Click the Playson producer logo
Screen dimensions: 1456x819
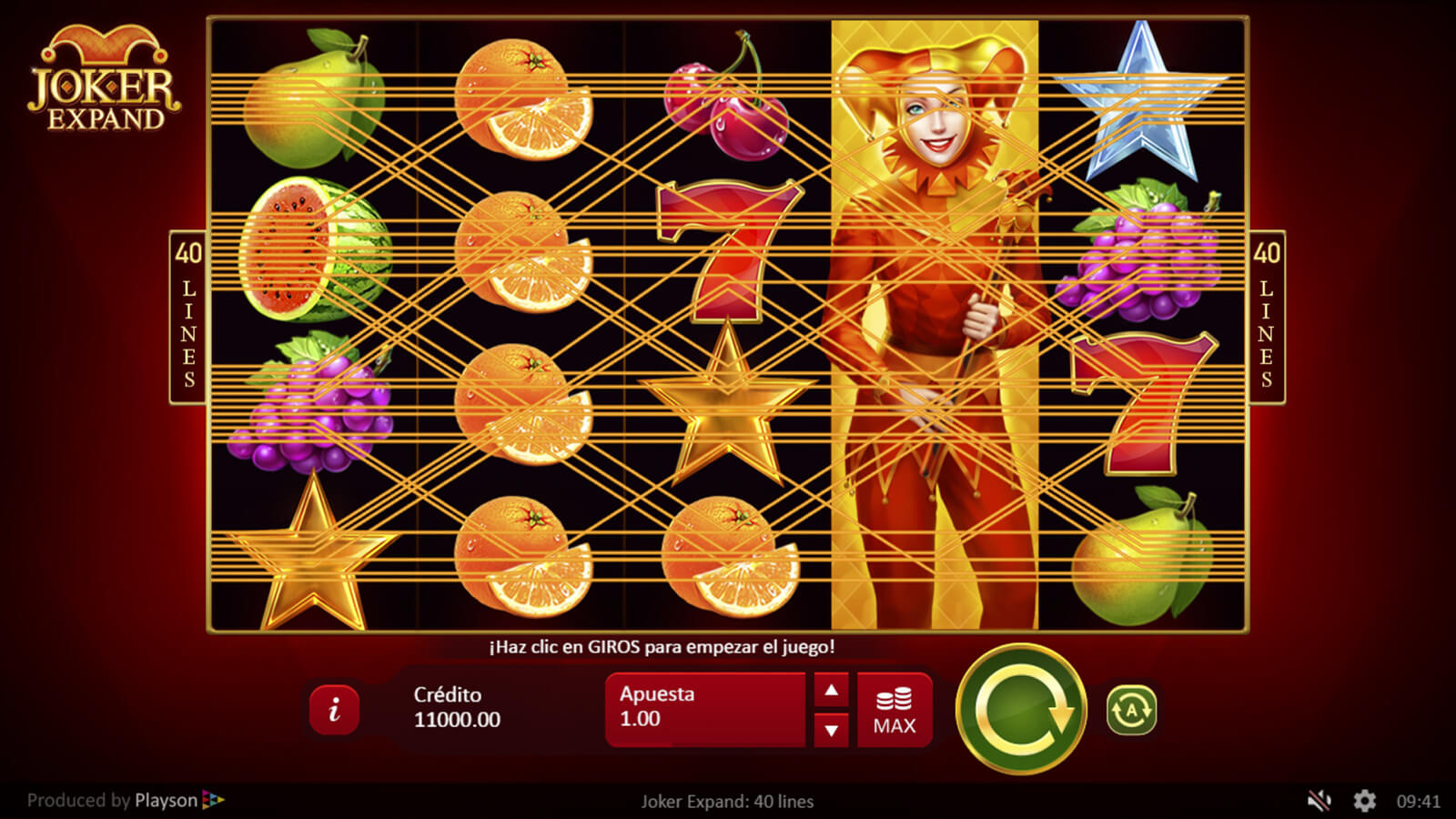pyautogui.click(x=179, y=801)
